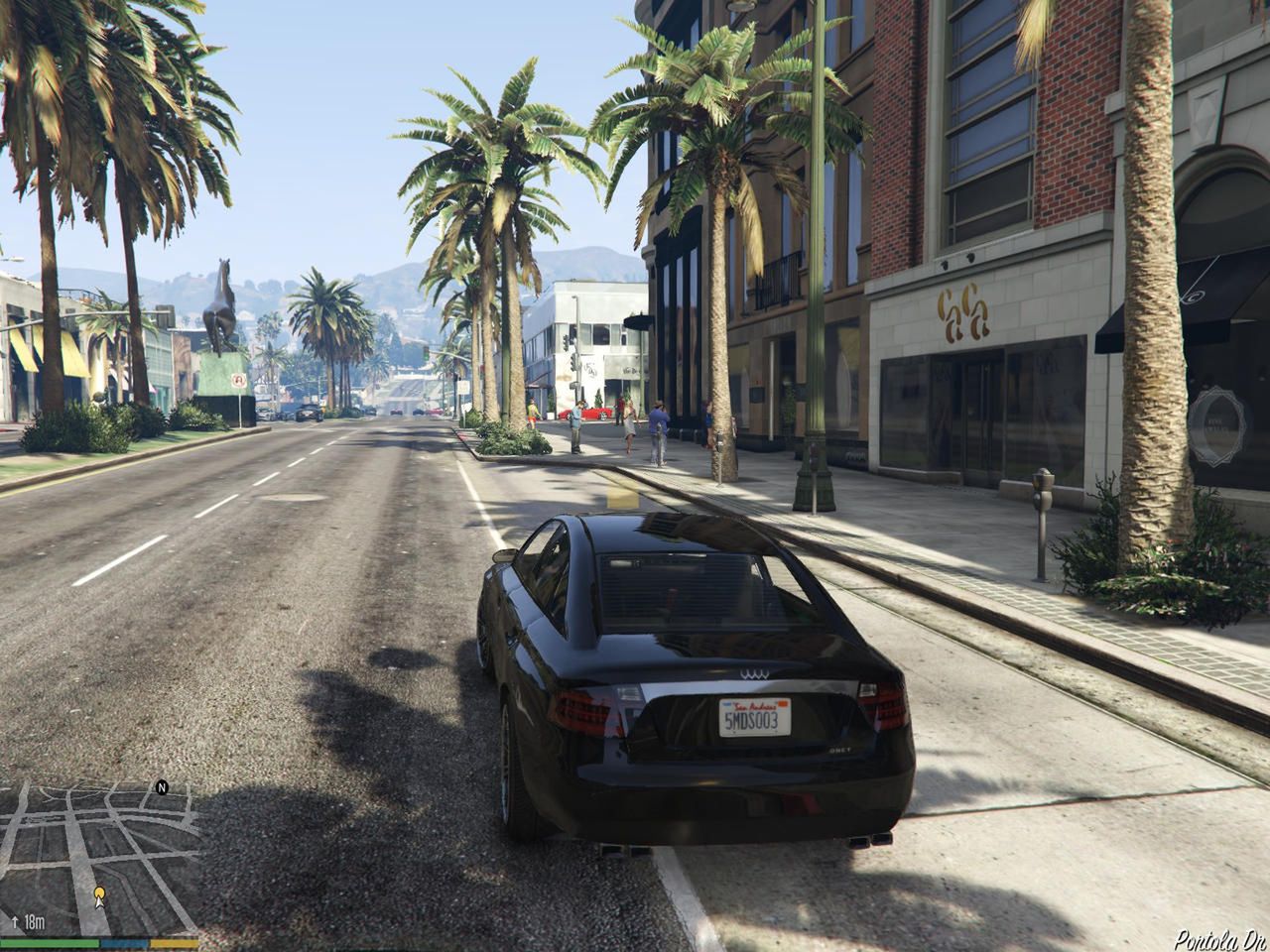Click the blue stamina segment of the HUD bar
This screenshot has width=1270, height=952.
click(x=124, y=942)
